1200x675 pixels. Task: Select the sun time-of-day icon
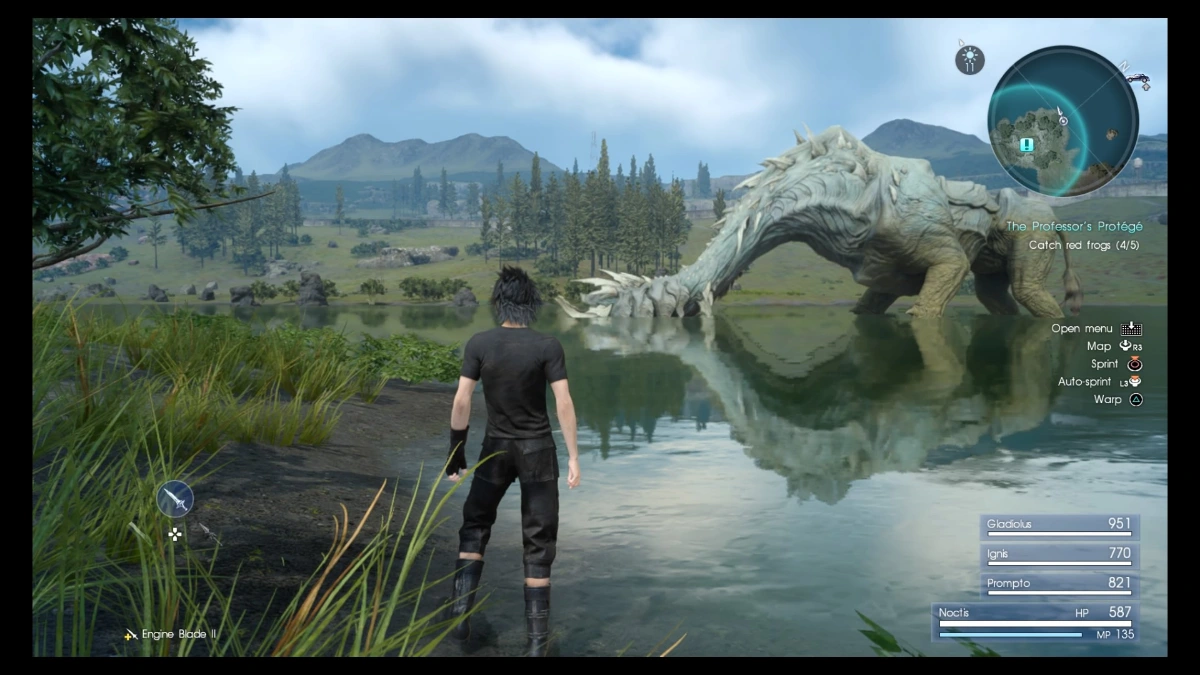pos(969,61)
